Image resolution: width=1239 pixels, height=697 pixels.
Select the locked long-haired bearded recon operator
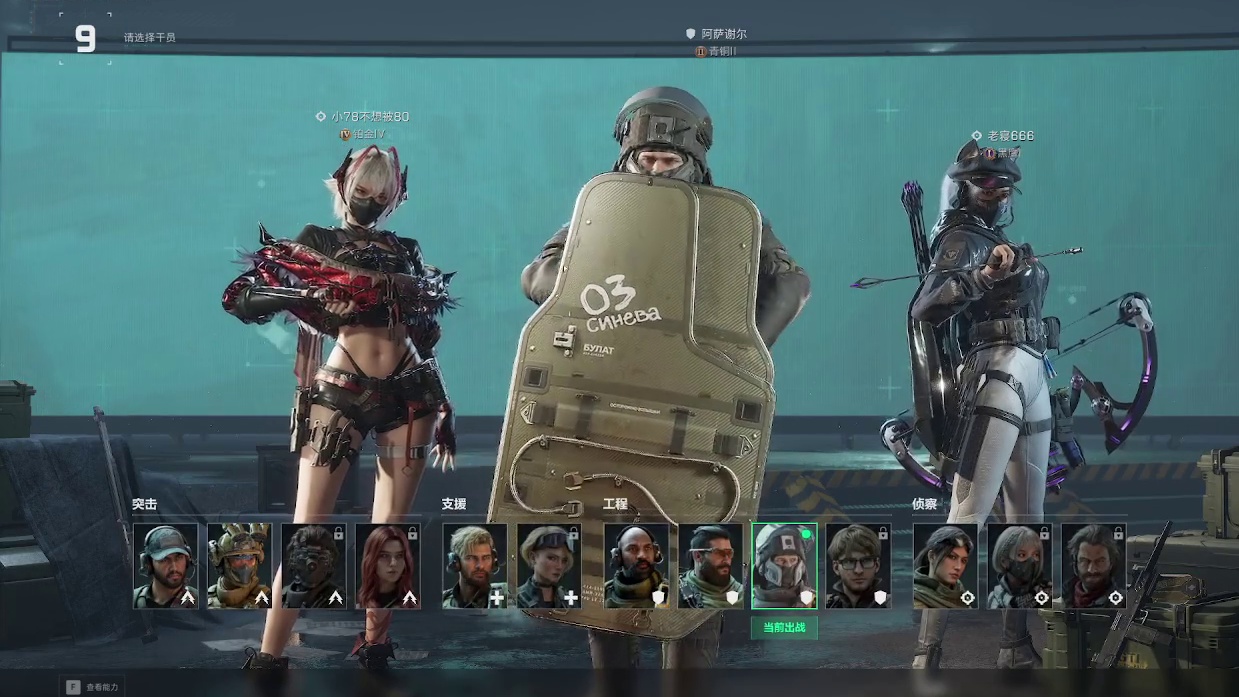(1094, 566)
